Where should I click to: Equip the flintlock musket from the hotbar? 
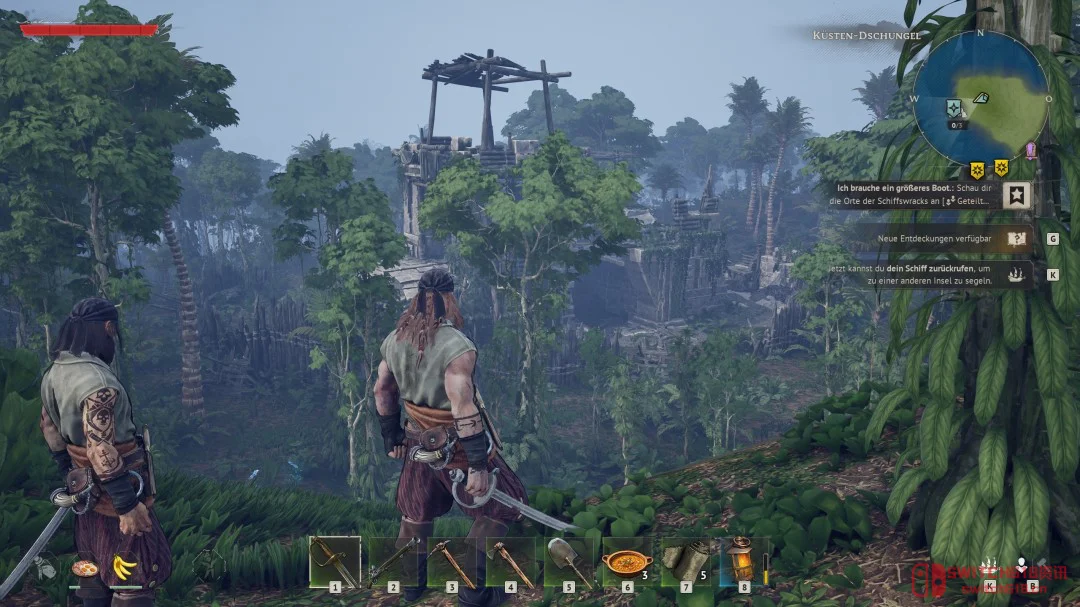(393, 562)
